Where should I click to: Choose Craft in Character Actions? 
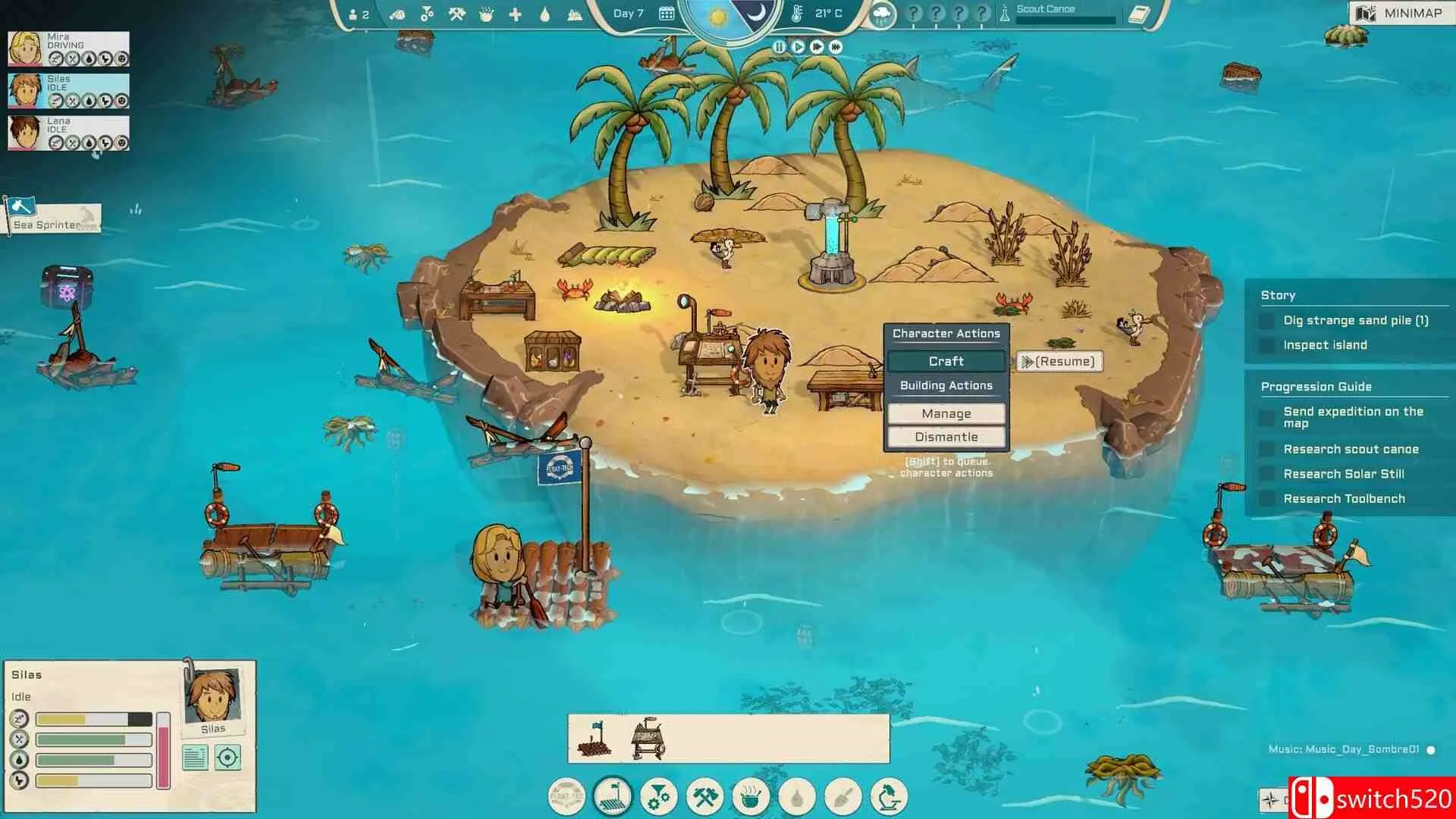(x=946, y=362)
